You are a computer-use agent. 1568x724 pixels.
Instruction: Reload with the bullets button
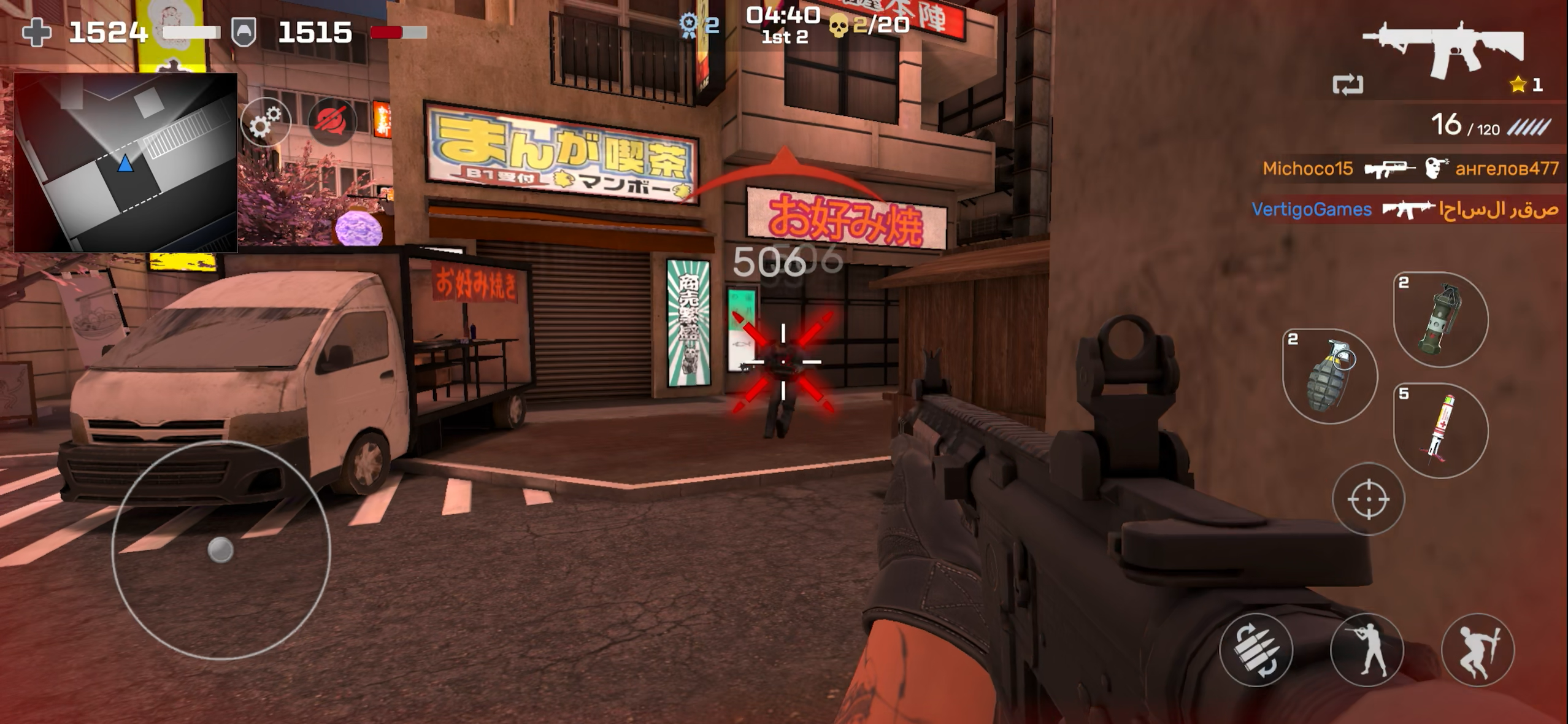(x=1256, y=649)
